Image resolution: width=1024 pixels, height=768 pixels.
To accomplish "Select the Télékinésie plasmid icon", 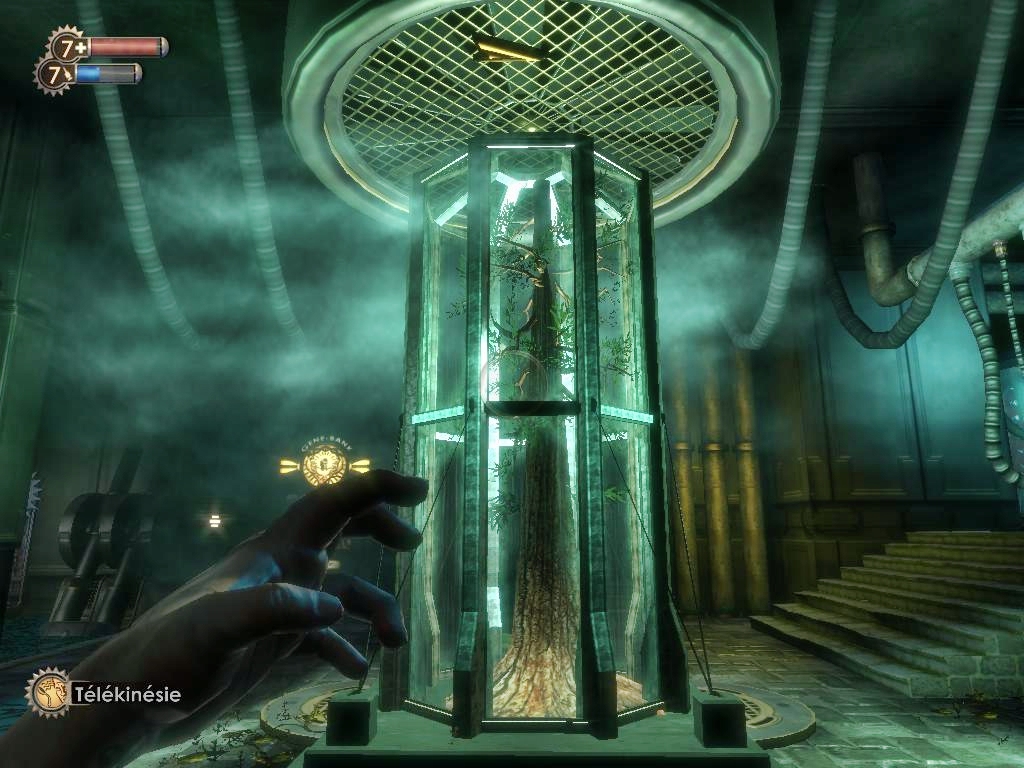I will 47,691.
